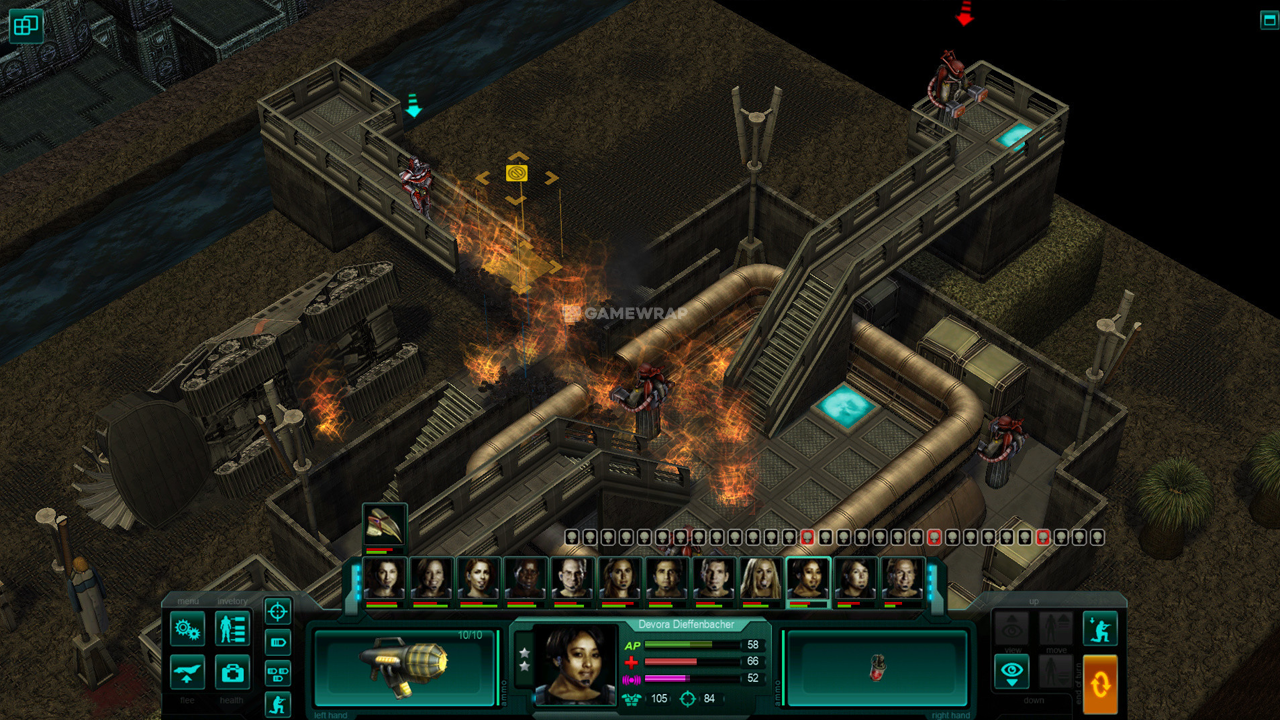The height and width of the screenshot is (720, 1280).
Task: Open the soldier inventory screen
Action: coord(232,629)
